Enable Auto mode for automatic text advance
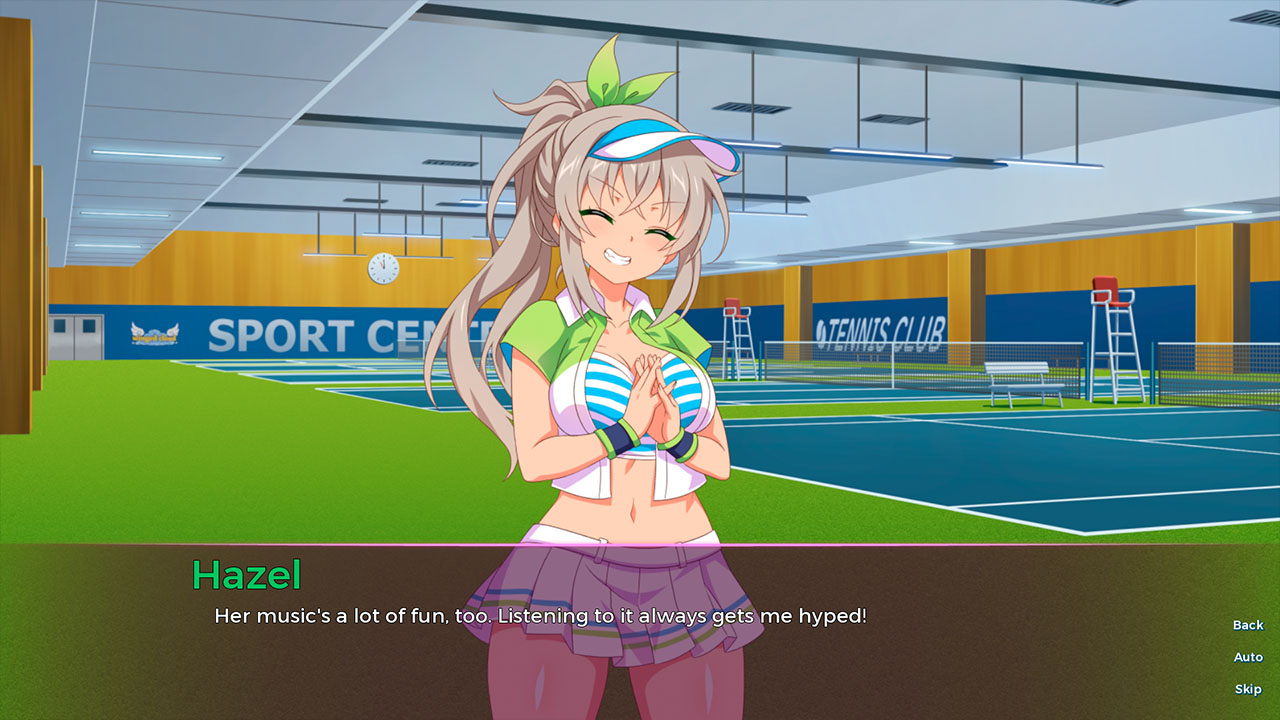 (x=1247, y=657)
